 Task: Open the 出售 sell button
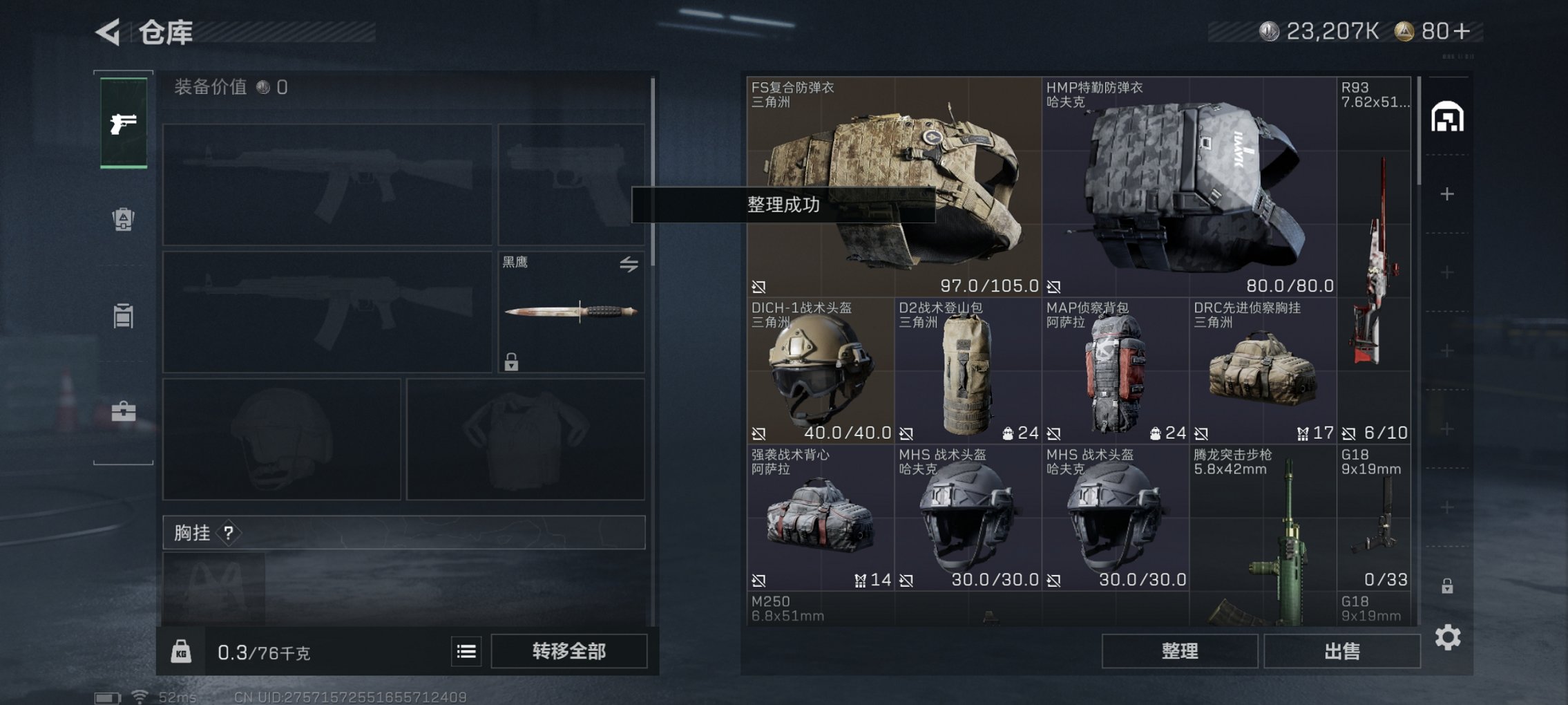(x=1341, y=651)
